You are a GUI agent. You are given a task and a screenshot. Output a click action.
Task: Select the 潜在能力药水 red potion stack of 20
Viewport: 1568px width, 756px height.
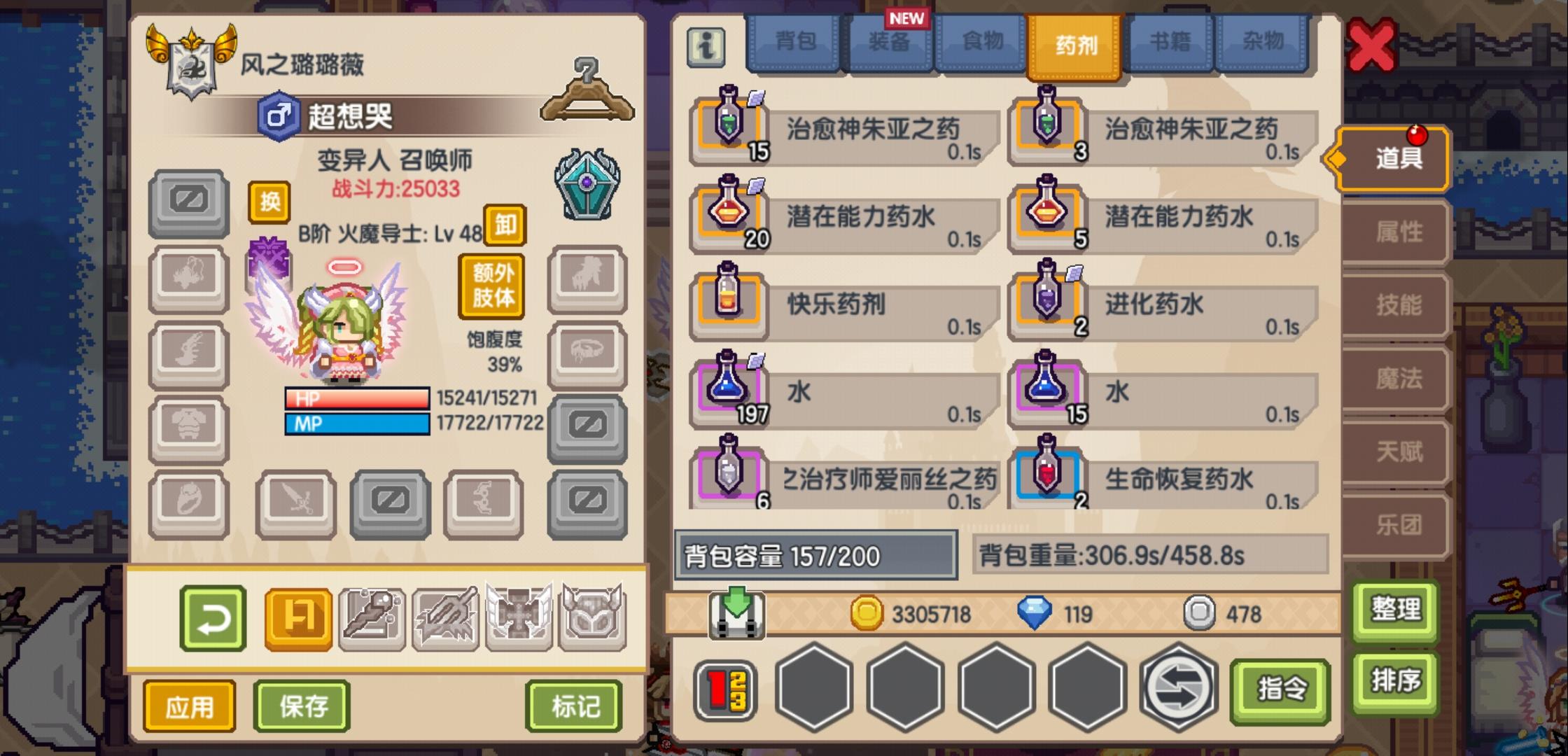727,217
